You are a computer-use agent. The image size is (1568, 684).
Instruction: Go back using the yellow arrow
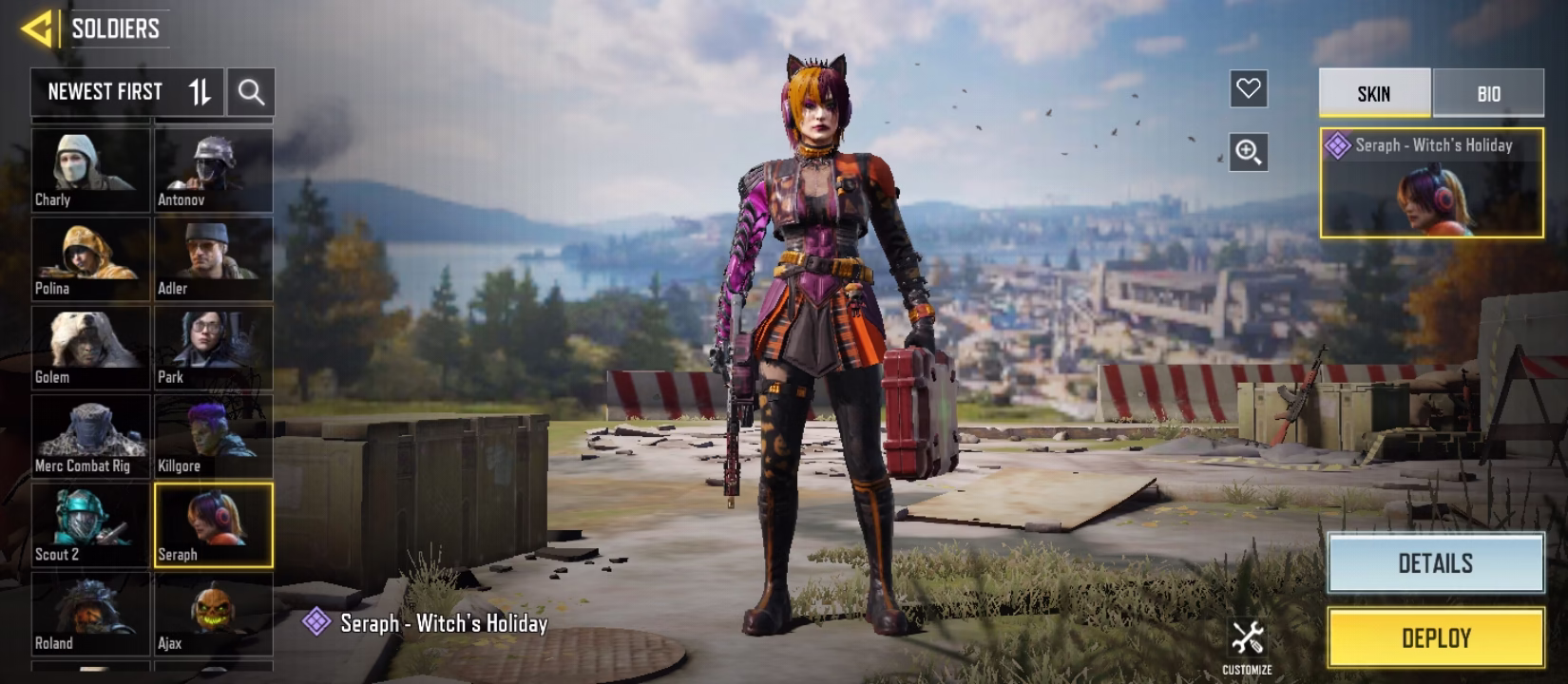click(x=38, y=28)
